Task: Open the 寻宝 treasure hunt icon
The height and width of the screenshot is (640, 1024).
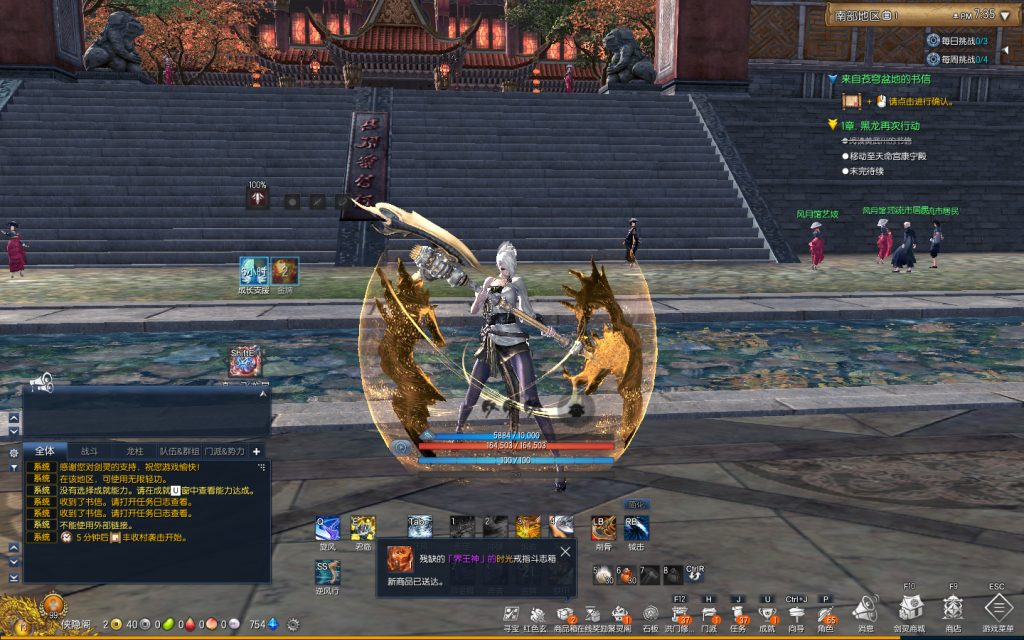Action: coord(511,614)
